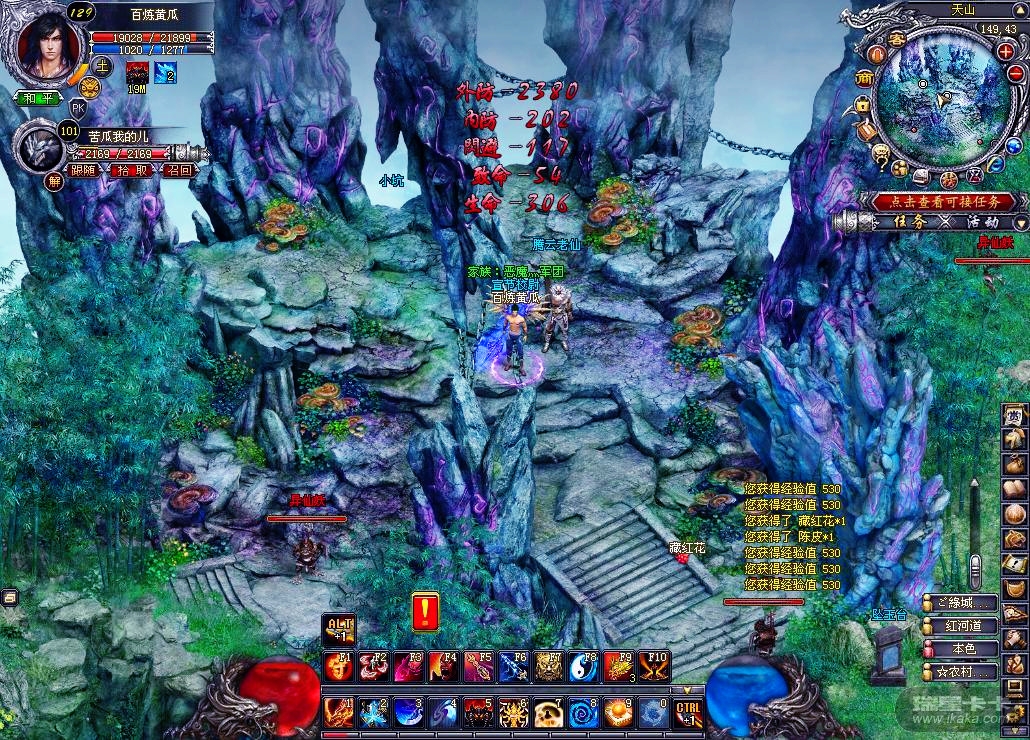The width and height of the screenshot is (1030, 740).
Task: Command pet with the 跟随 follow button
Action: coord(84,171)
